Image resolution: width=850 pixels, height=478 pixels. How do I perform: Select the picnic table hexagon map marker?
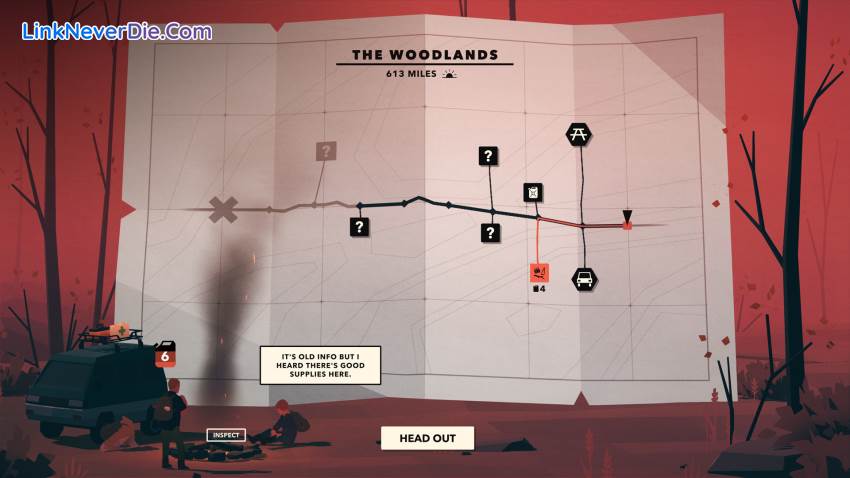[x=578, y=134]
